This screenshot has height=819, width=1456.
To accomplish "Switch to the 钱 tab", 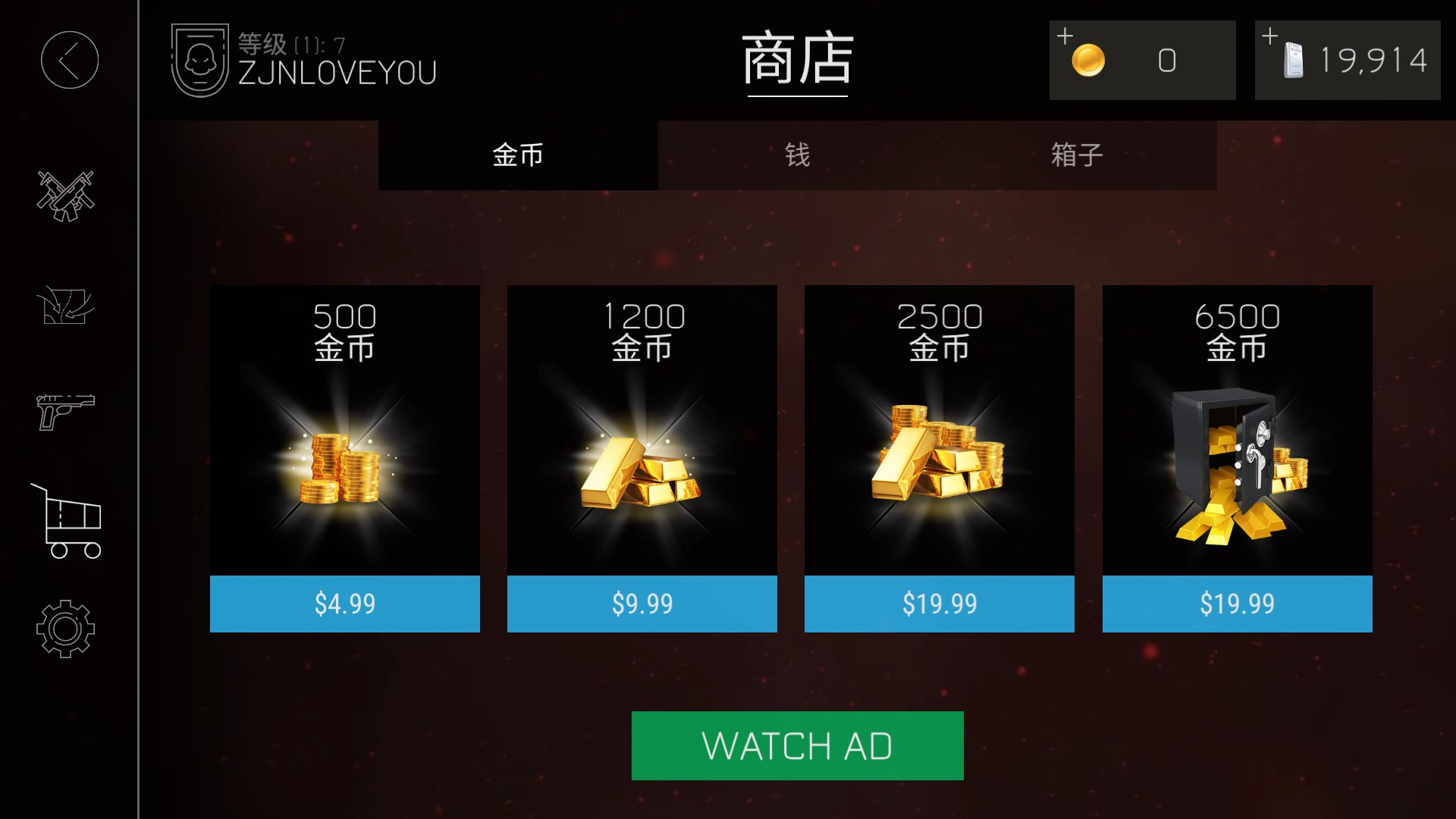I will tap(798, 155).
